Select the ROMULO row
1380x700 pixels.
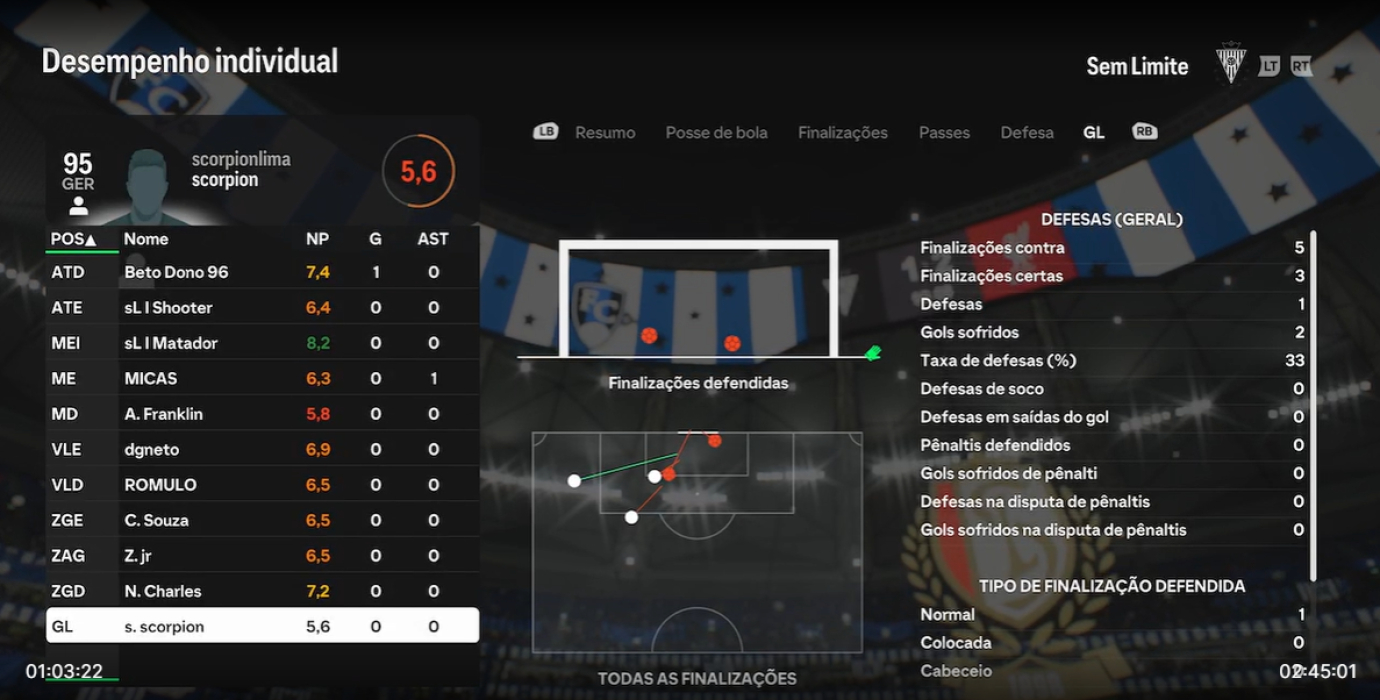click(262, 485)
